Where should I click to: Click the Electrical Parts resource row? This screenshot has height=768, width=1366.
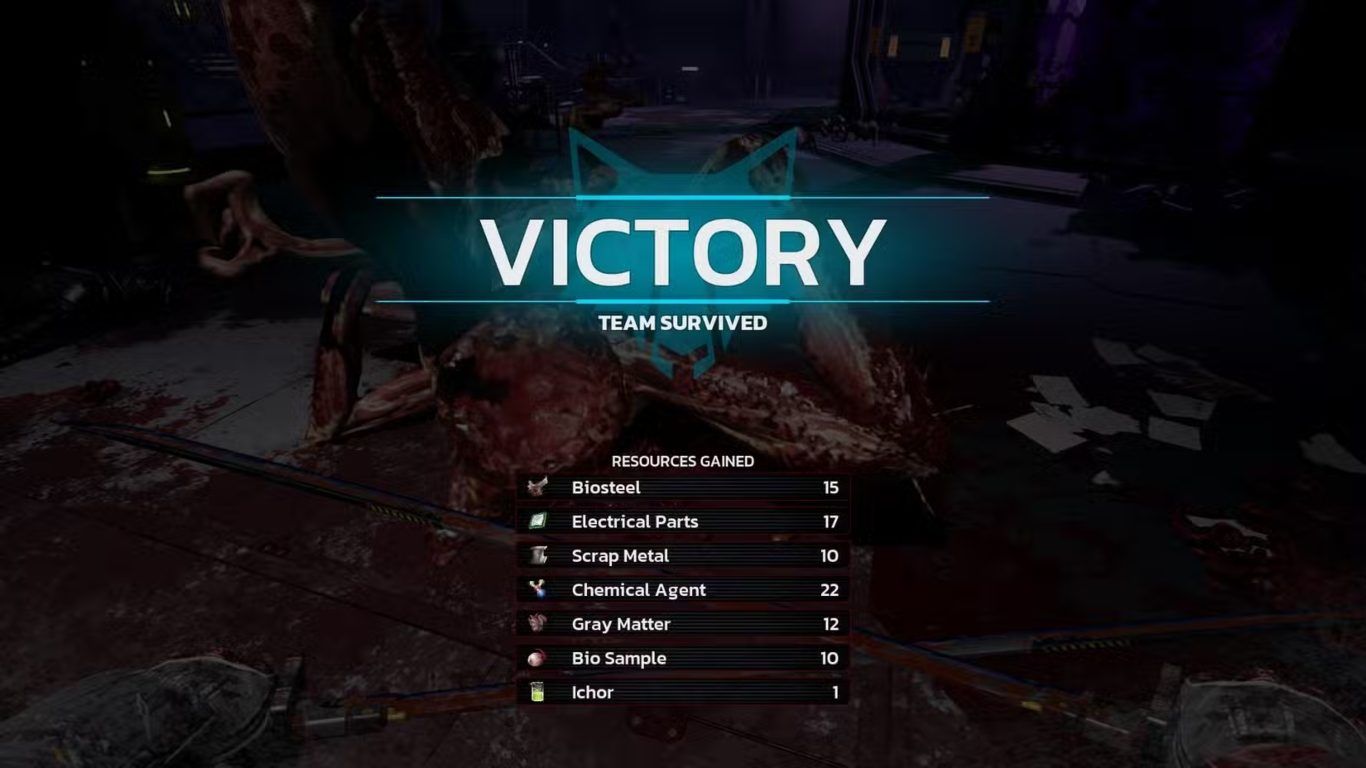coord(683,522)
